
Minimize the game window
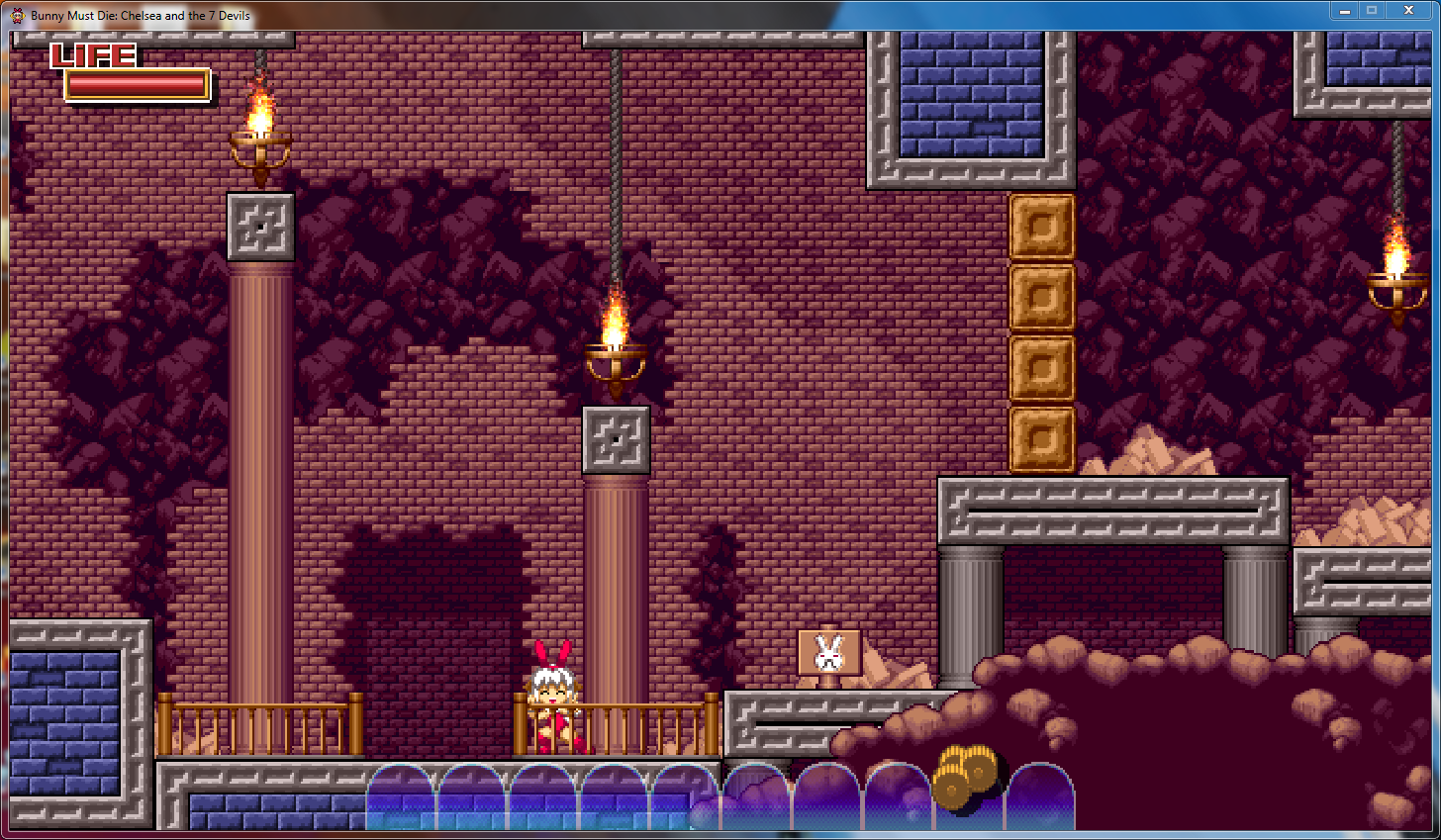pyautogui.click(x=1344, y=11)
